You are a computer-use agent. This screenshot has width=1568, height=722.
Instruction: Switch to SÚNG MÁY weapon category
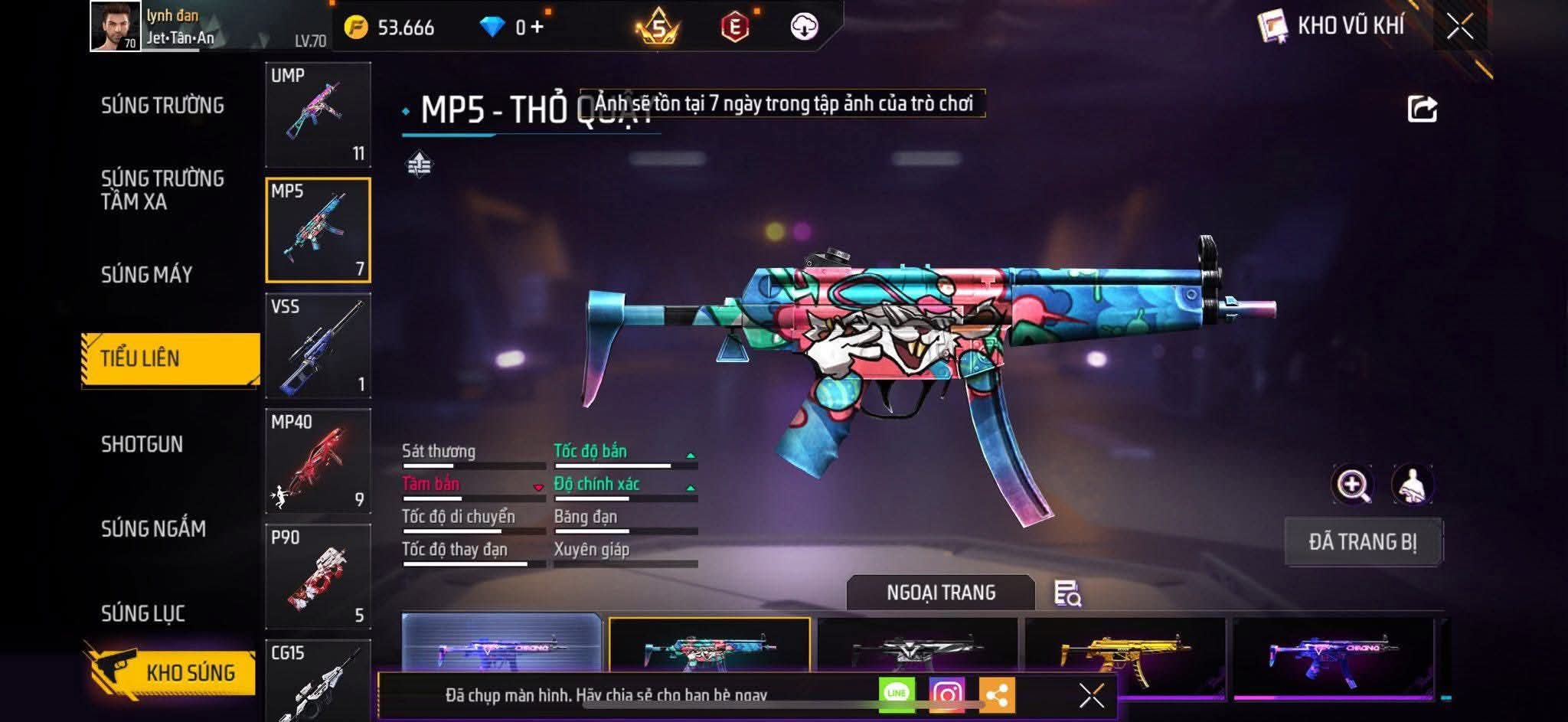click(x=147, y=275)
